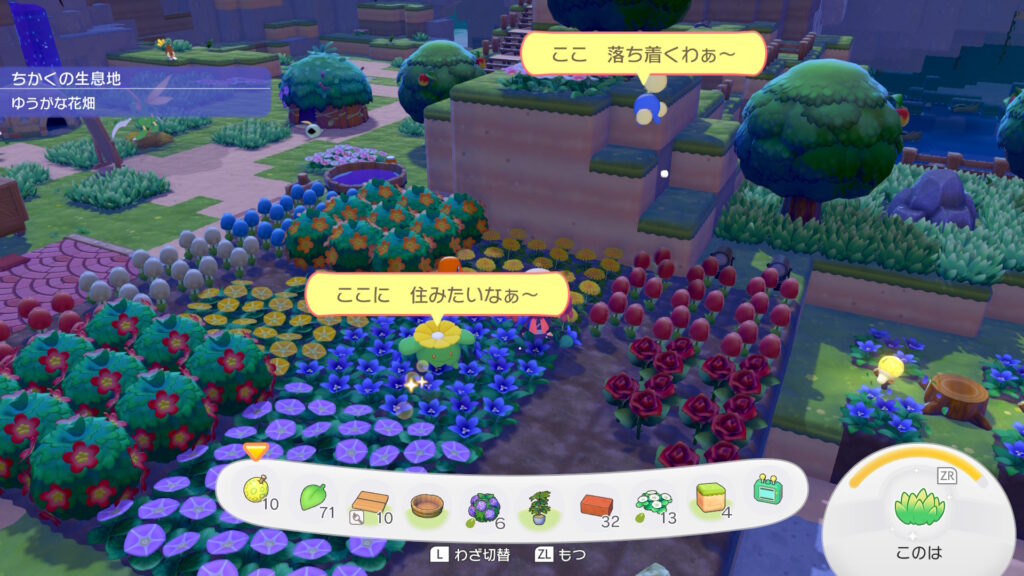This screenshot has width=1024, height=576.
Task: Select the grass block item slot
Action: (711, 497)
